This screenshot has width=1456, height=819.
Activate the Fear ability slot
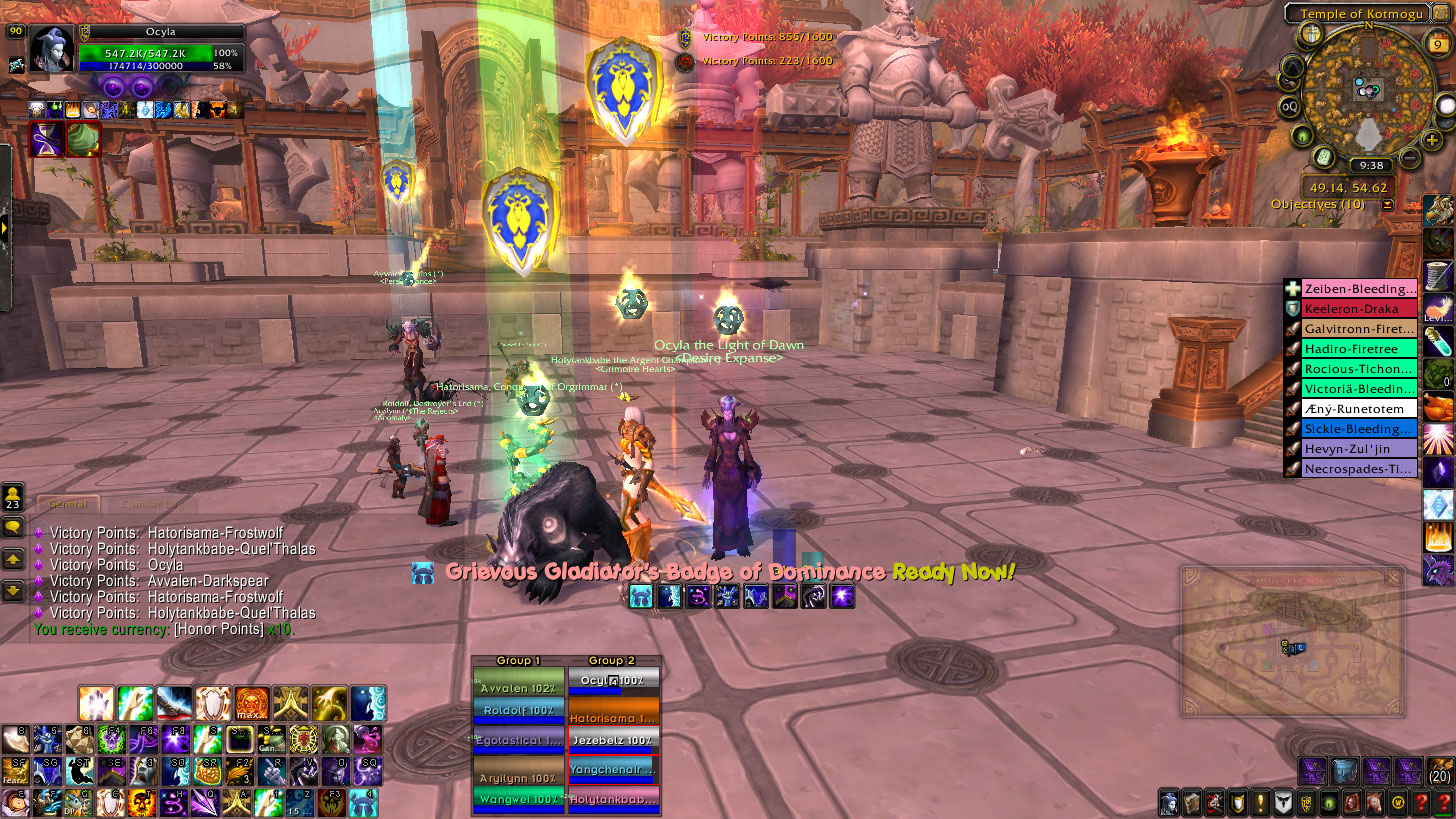pyautogui.click(x=15, y=771)
